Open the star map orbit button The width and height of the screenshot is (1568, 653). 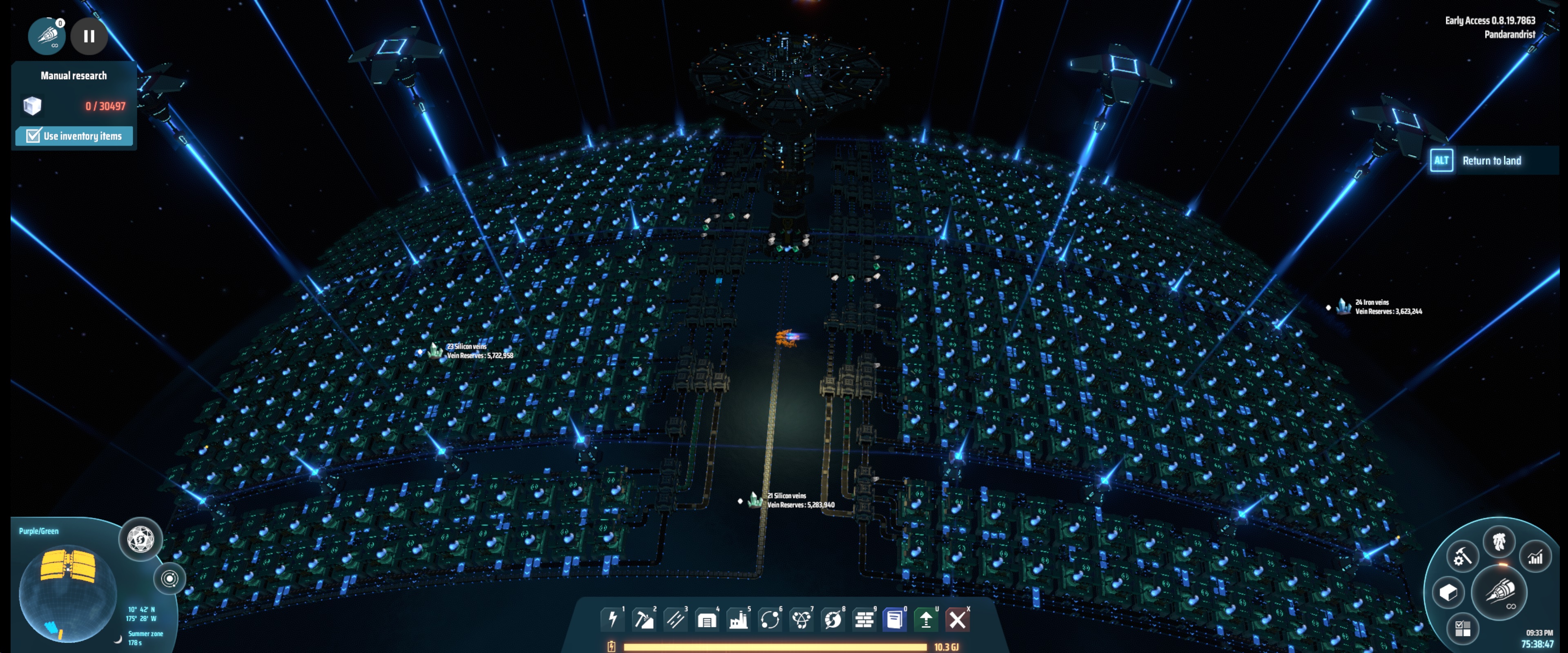(x=170, y=578)
